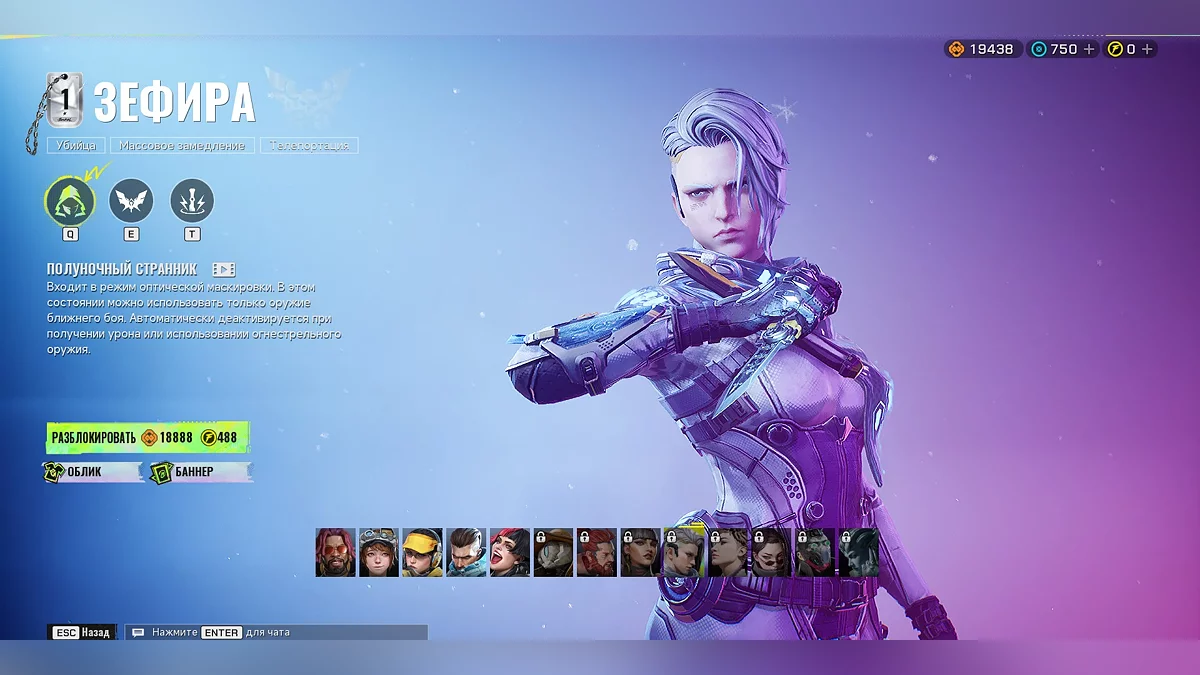
Task: Add more yellow F currency with the plus button
Action: [x=1147, y=49]
